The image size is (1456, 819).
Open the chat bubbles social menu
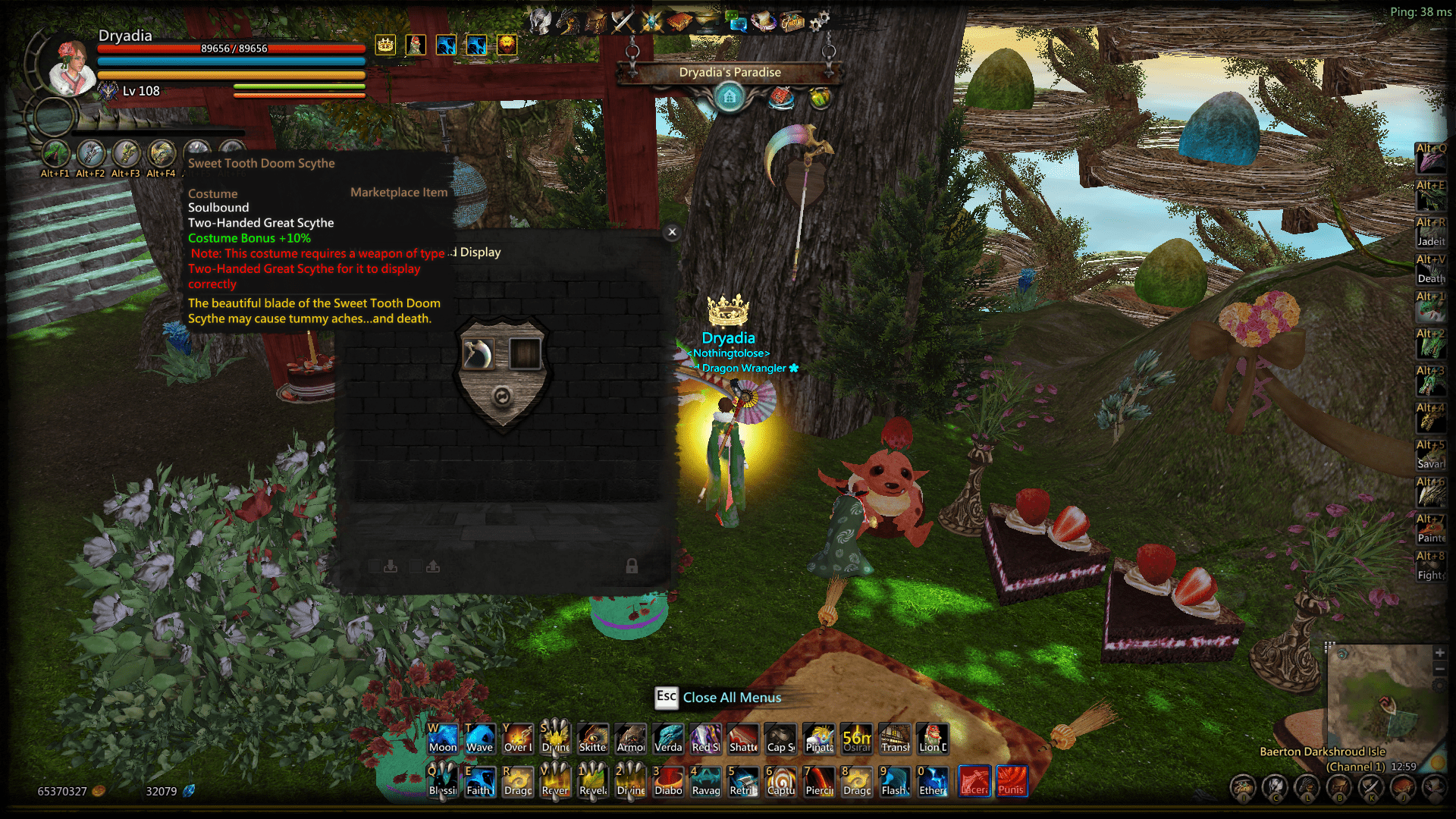click(x=736, y=21)
